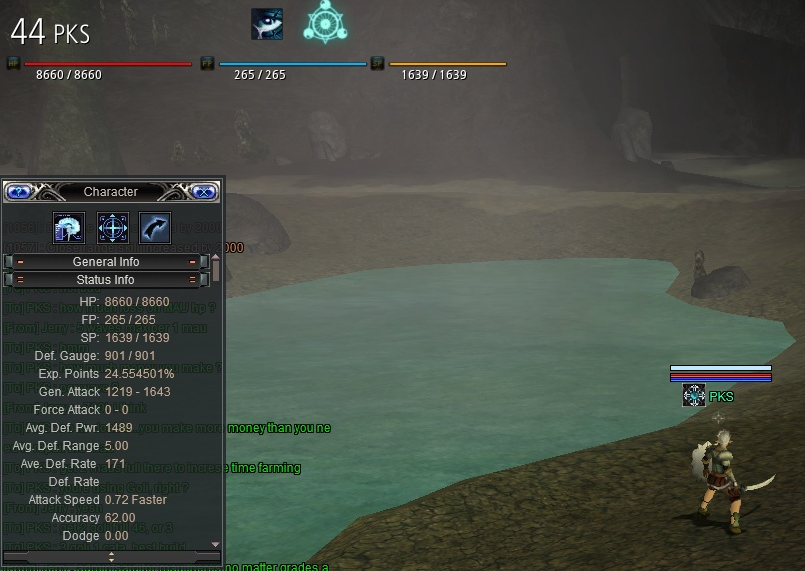Select the crosshair target icon in Character panel
805x571 pixels.
(x=112, y=228)
